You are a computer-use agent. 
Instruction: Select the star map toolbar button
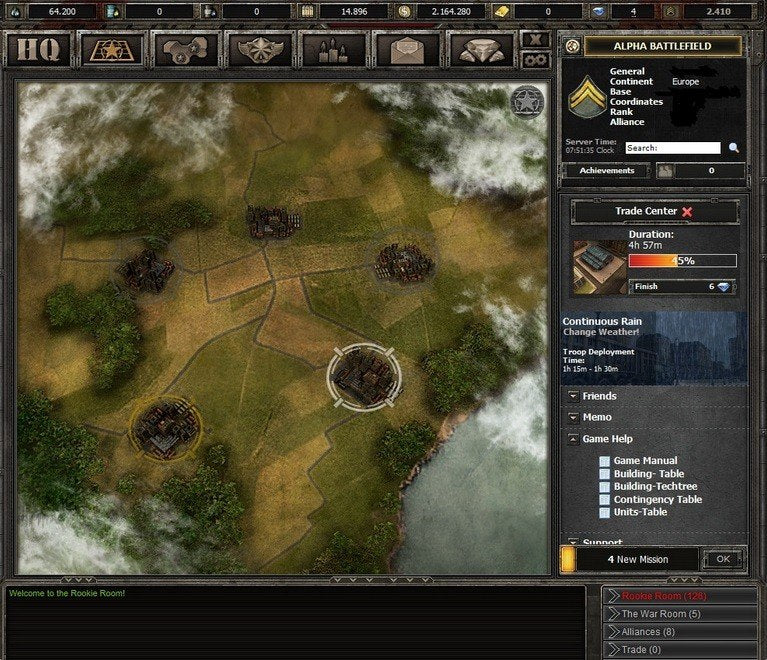click(112, 50)
